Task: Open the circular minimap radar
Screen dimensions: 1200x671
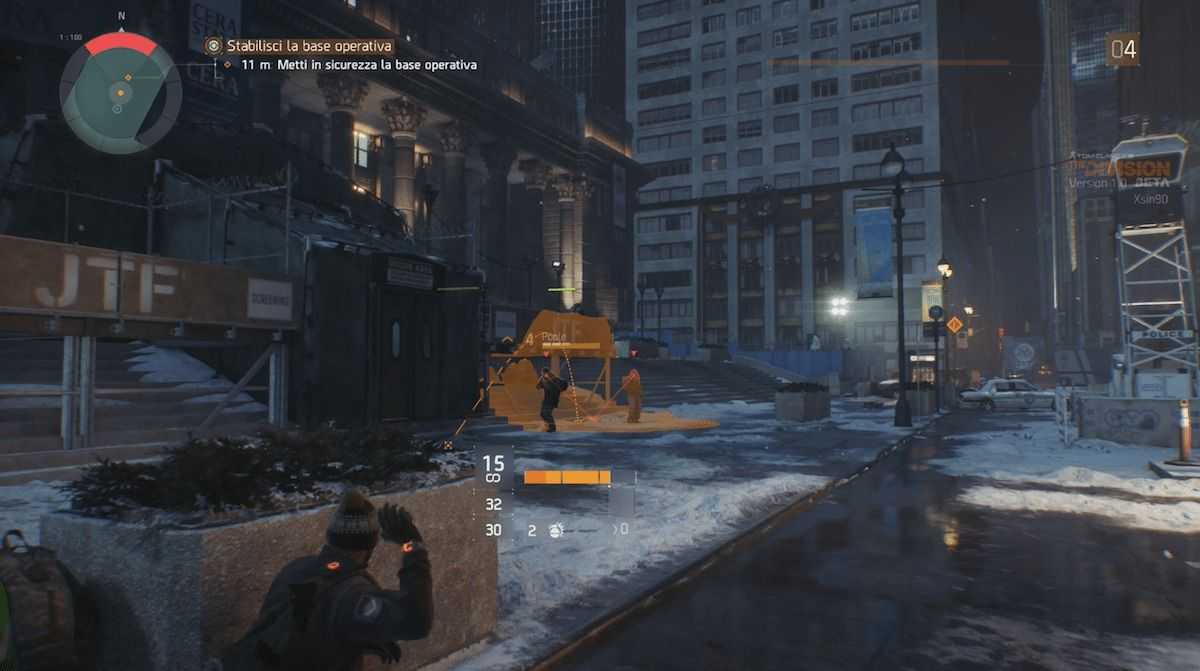Action: tap(120, 92)
